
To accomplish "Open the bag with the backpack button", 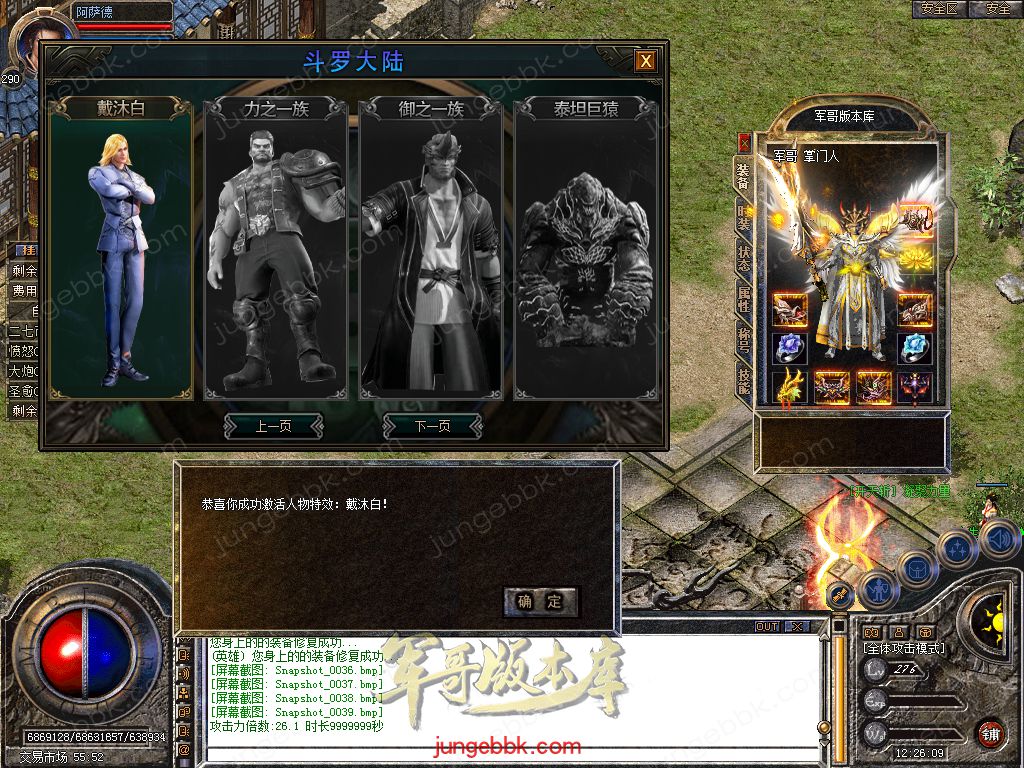I will click(916, 571).
